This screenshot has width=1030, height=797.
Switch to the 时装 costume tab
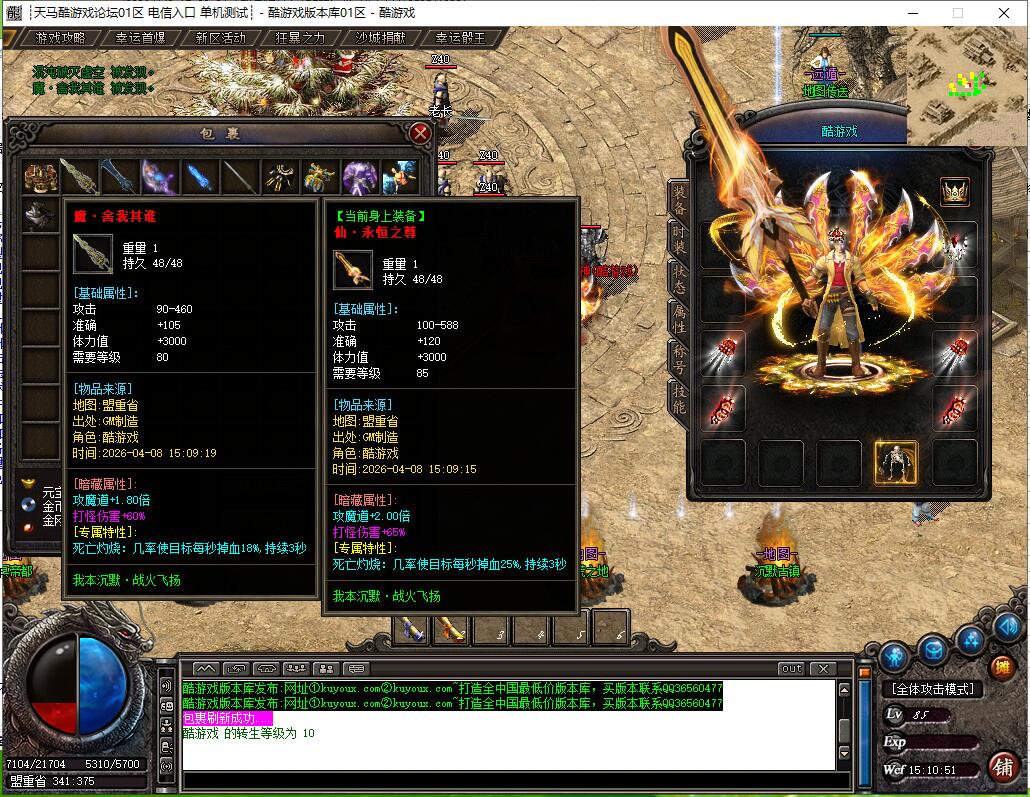[679, 240]
